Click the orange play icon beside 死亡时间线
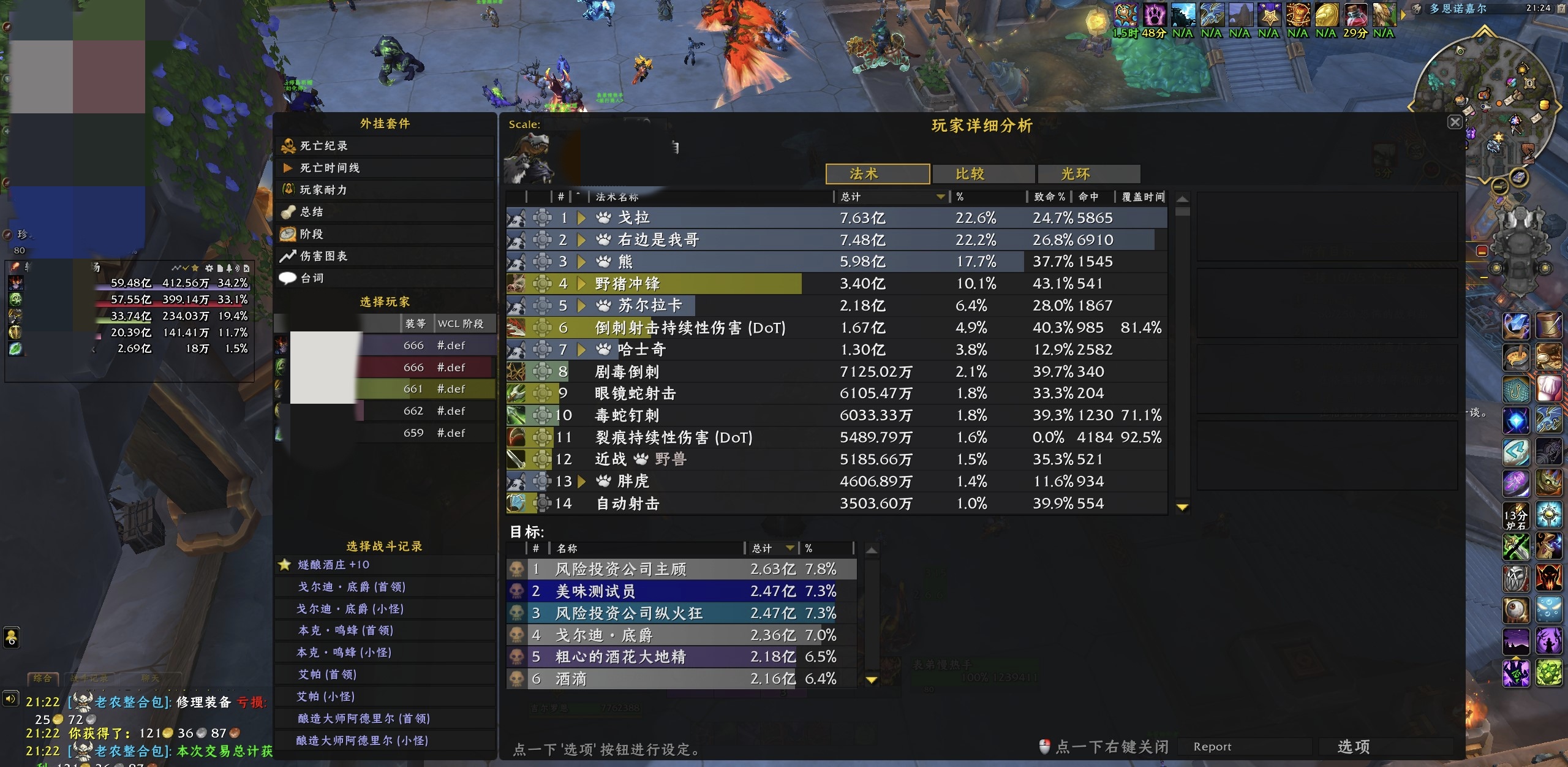Viewport: 1568px width, 767px height. point(288,168)
